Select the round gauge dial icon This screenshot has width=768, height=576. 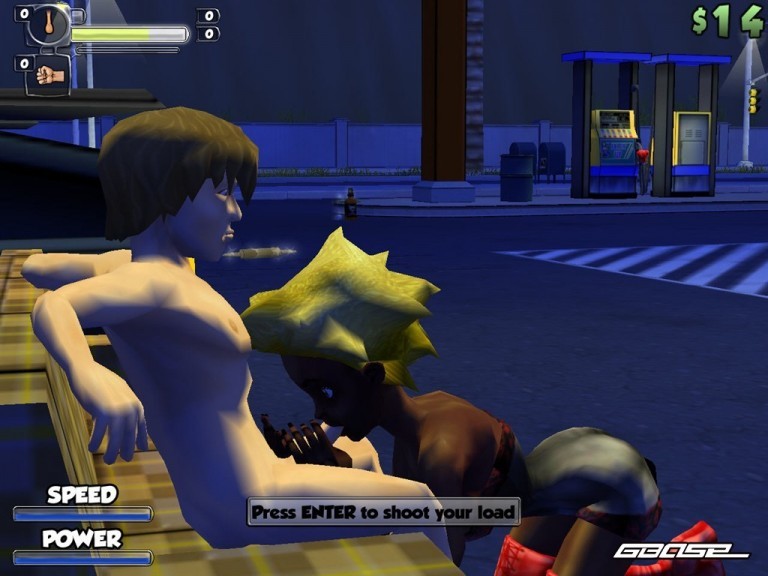tap(48, 24)
